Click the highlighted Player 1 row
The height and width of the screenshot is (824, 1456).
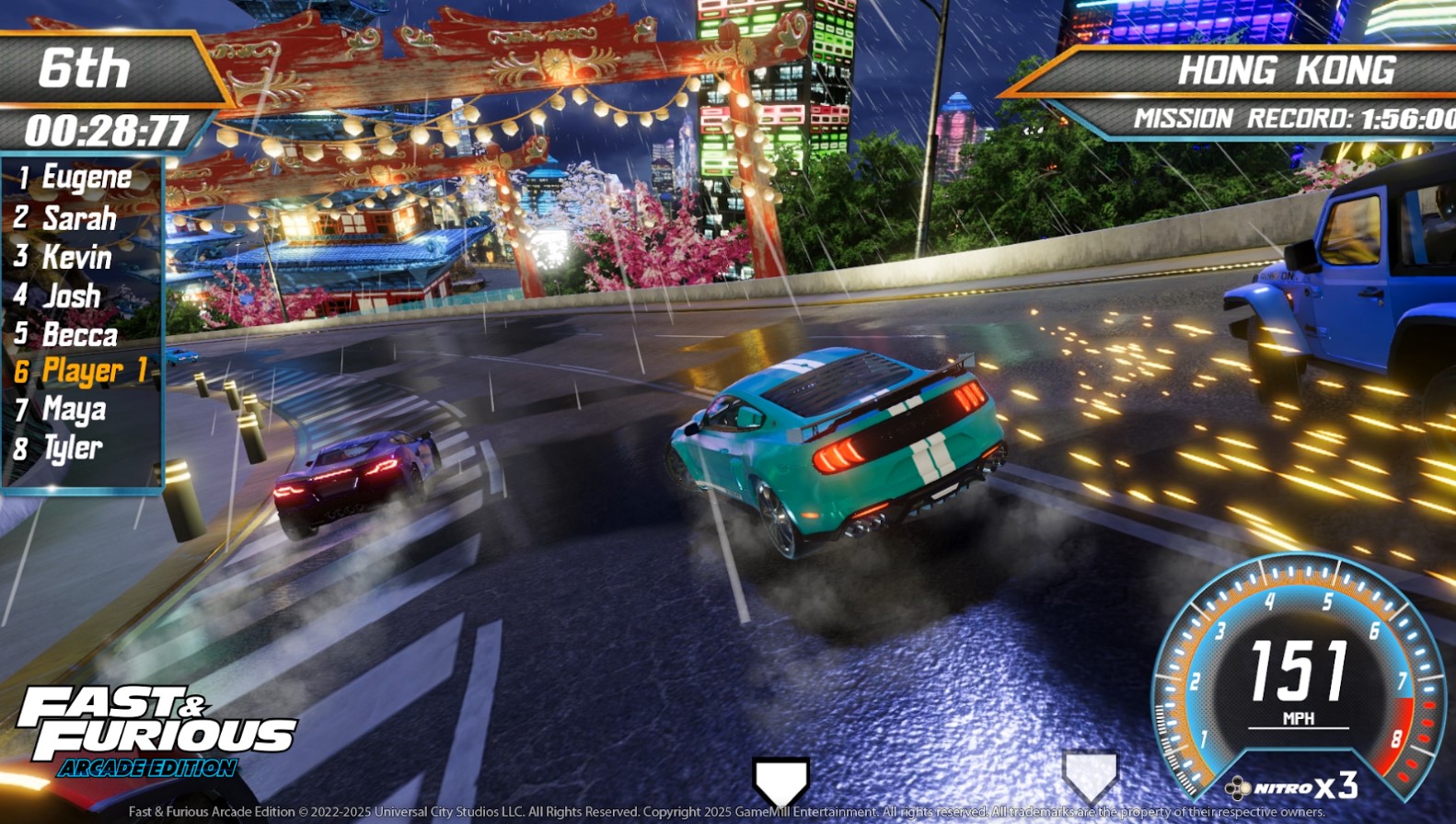(82, 371)
